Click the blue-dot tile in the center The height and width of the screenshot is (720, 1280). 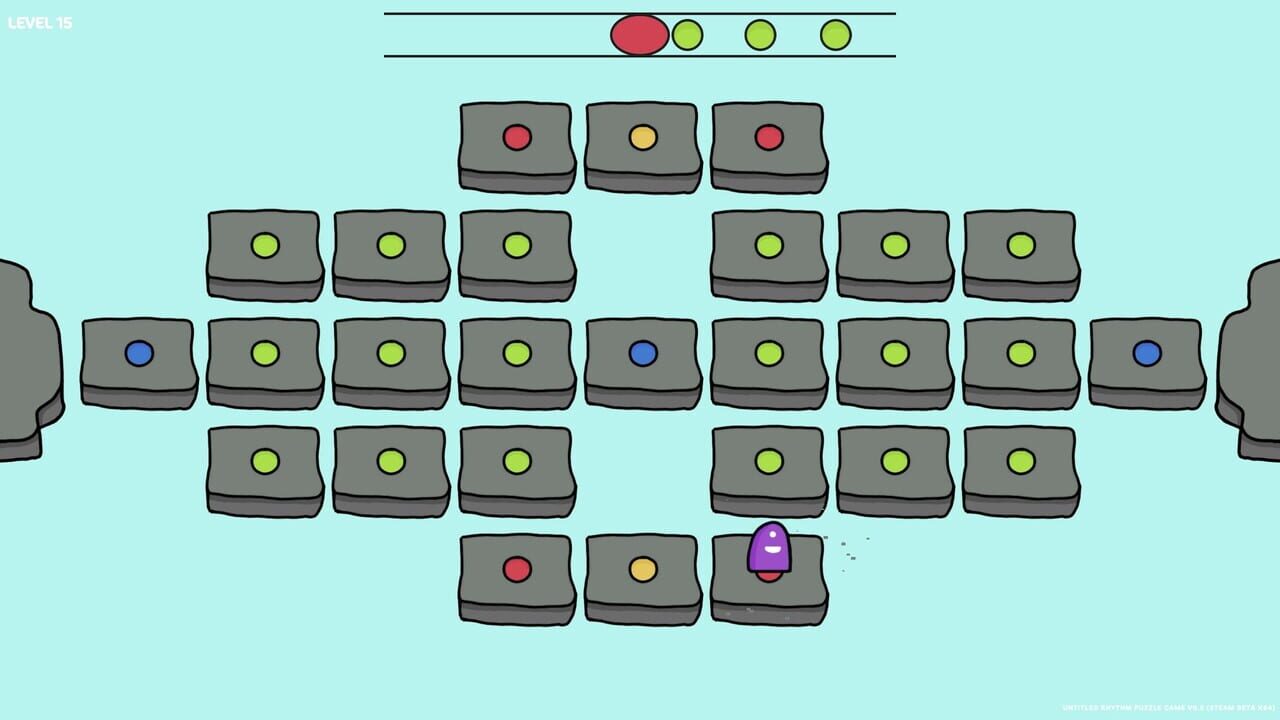coord(643,352)
